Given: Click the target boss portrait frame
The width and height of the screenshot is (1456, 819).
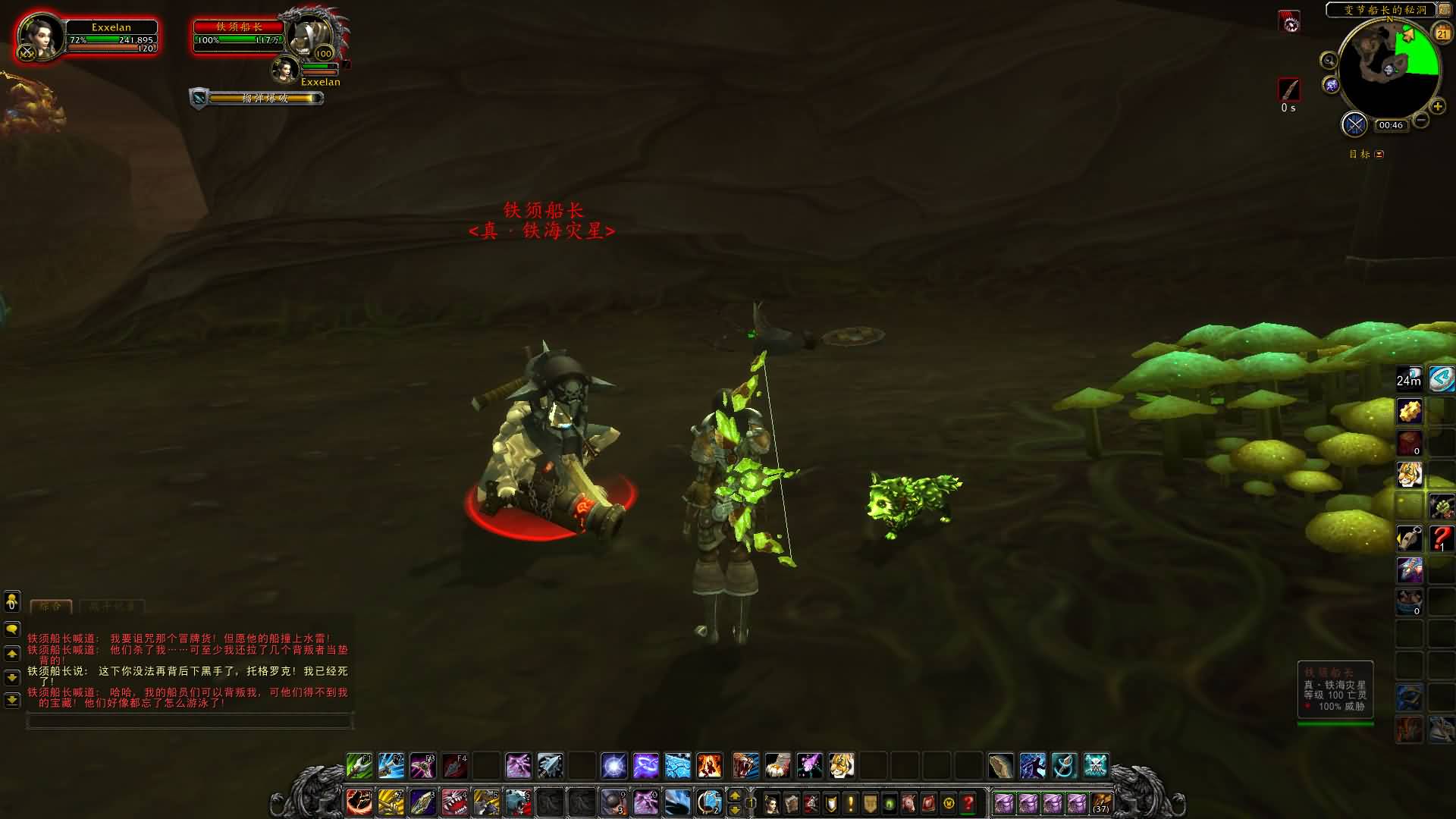Looking at the screenshot, I should 311,36.
